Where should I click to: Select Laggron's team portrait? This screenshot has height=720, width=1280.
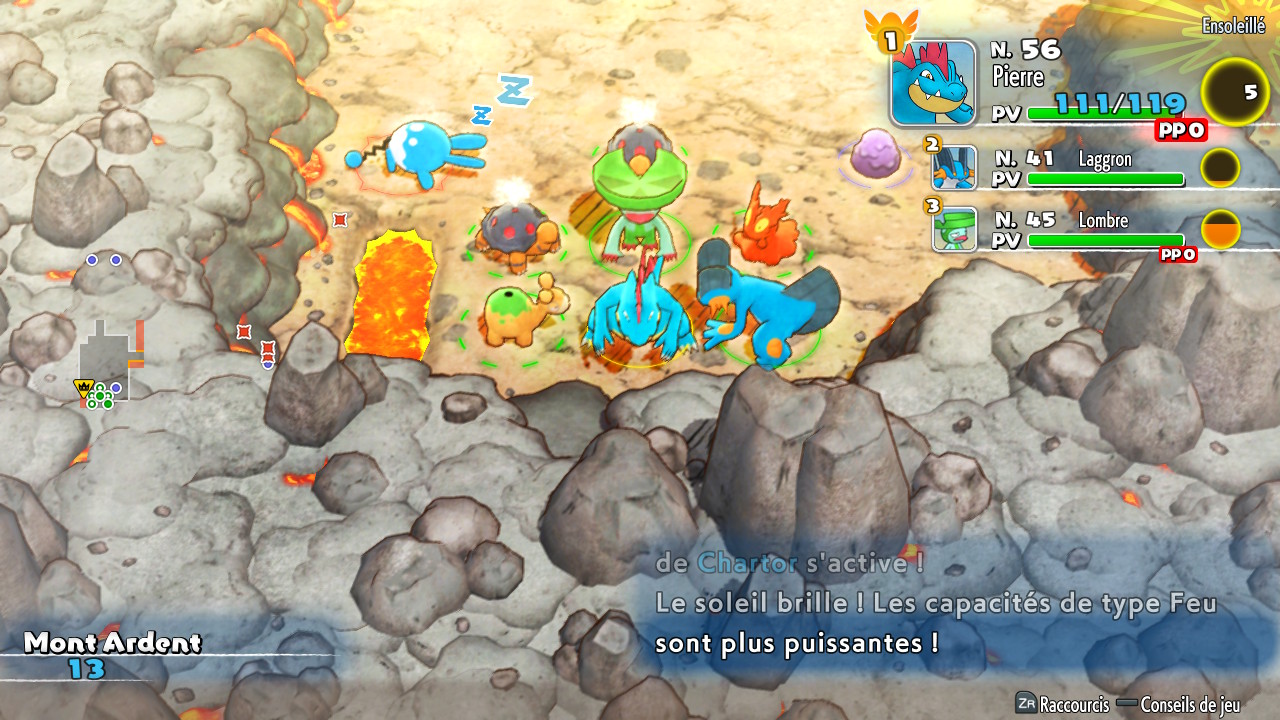pos(954,168)
